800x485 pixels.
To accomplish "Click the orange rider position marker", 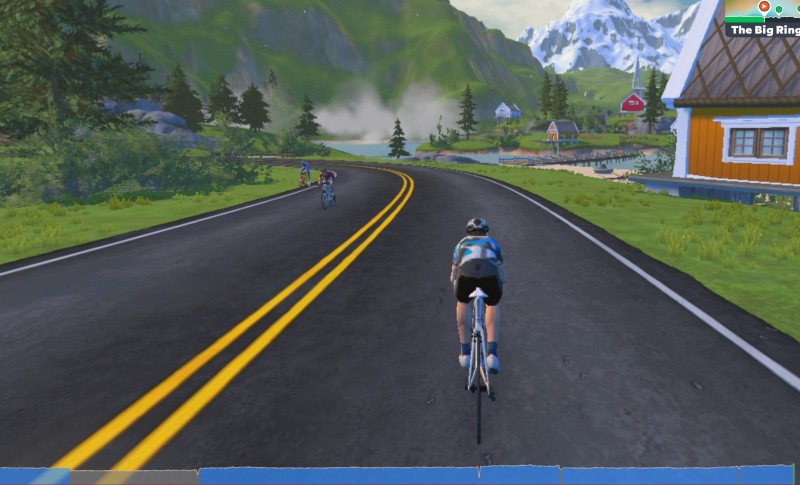I will 764,7.
